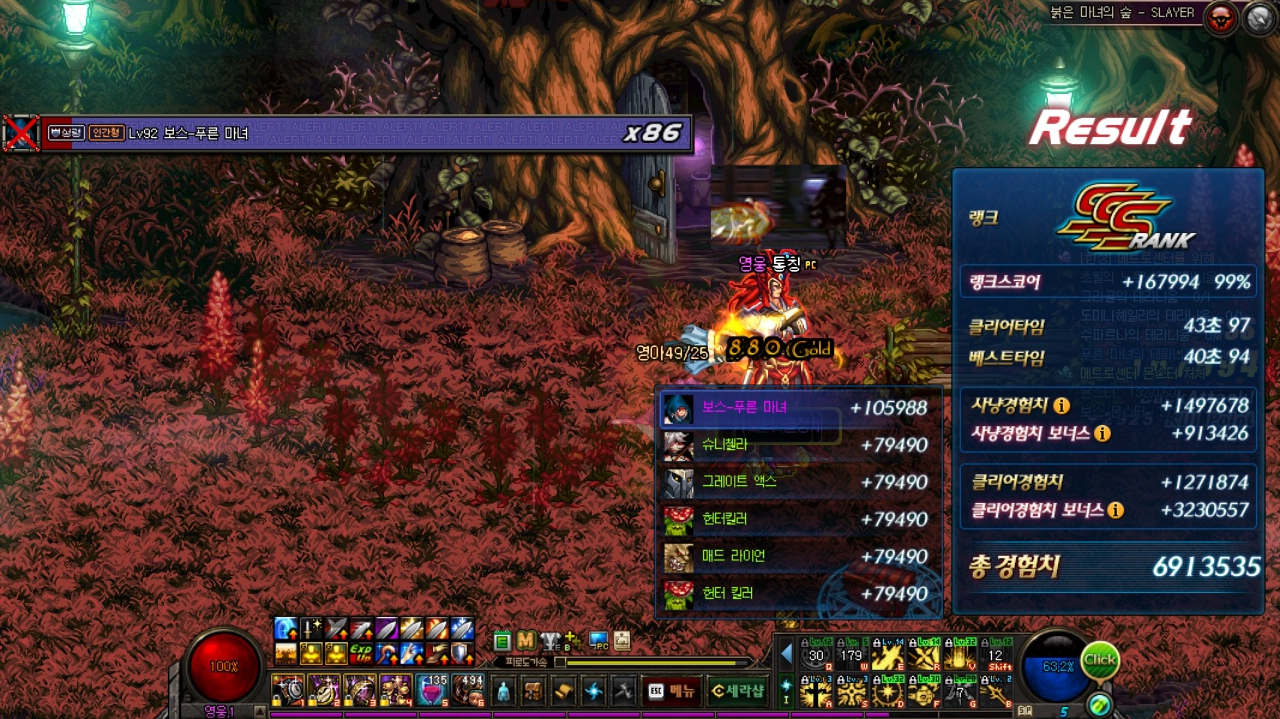1280x719 pixels.
Task: Click the green Click bubble button
Action: (x=1100, y=660)
